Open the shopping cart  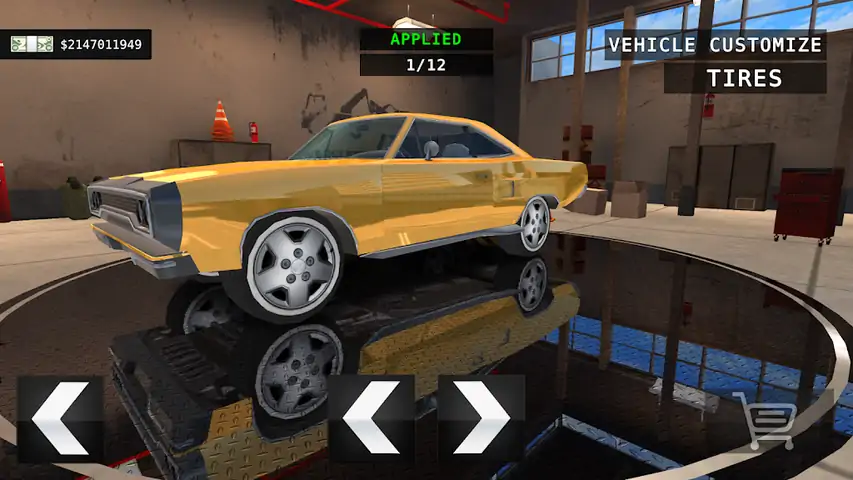tap(766, 419)
